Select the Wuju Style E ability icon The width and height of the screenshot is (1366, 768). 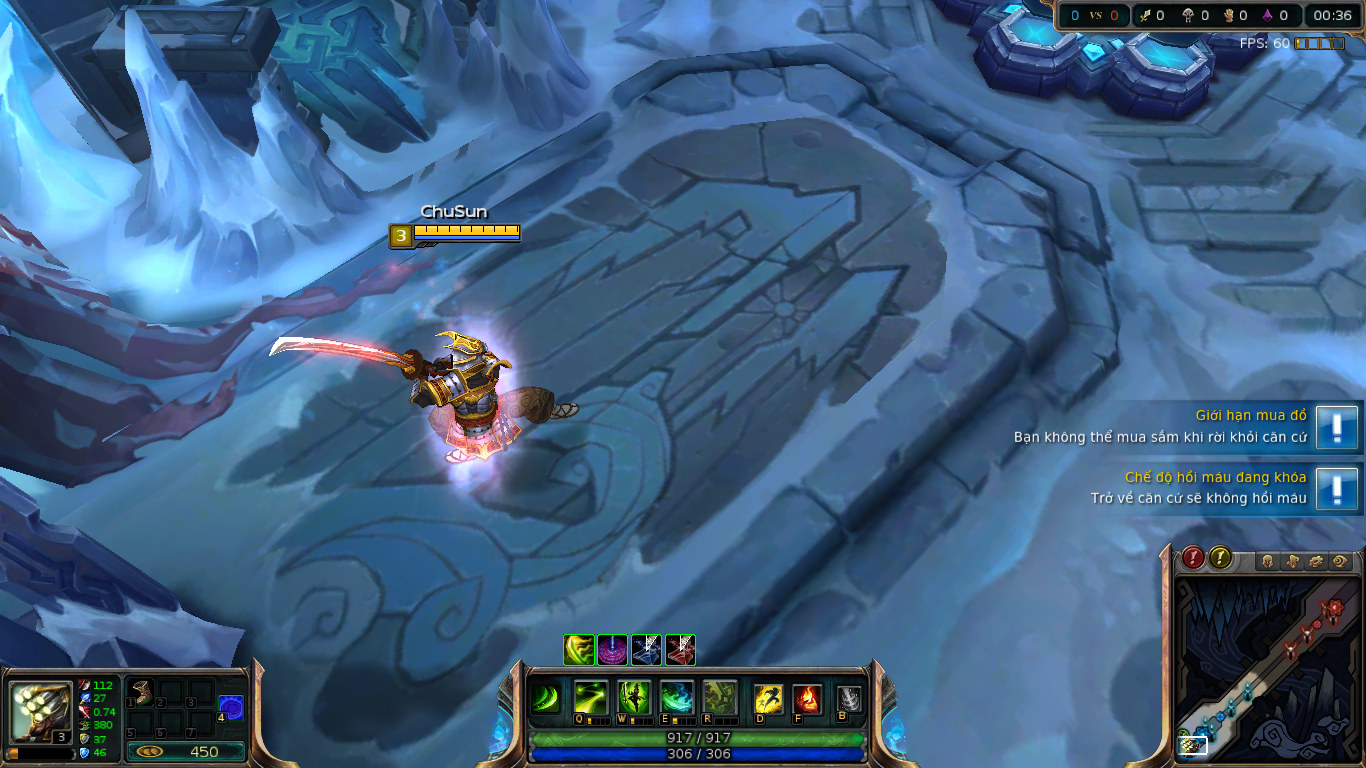676,698
